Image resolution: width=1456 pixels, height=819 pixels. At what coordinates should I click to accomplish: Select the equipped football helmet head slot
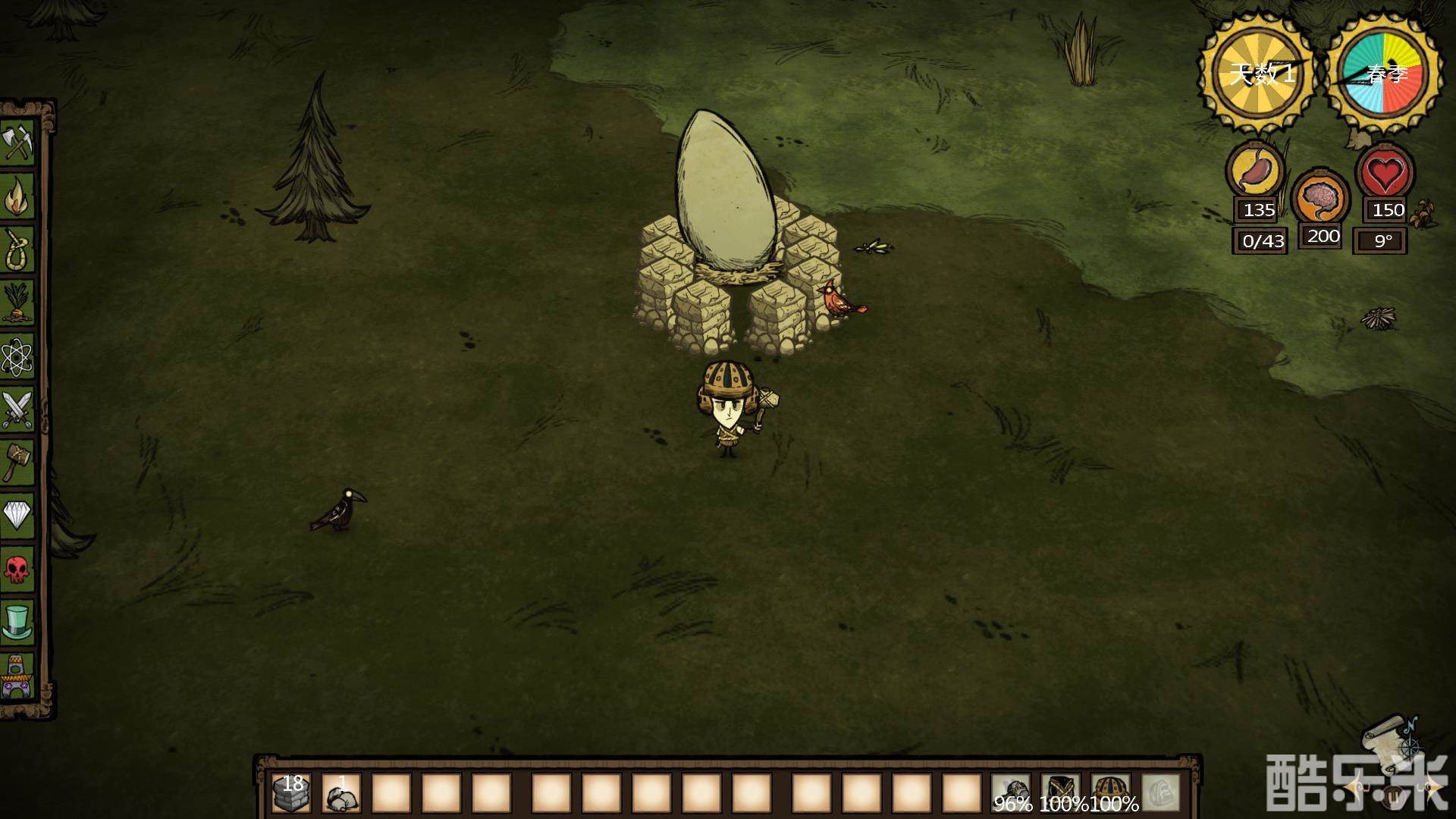click(1110, 793)
